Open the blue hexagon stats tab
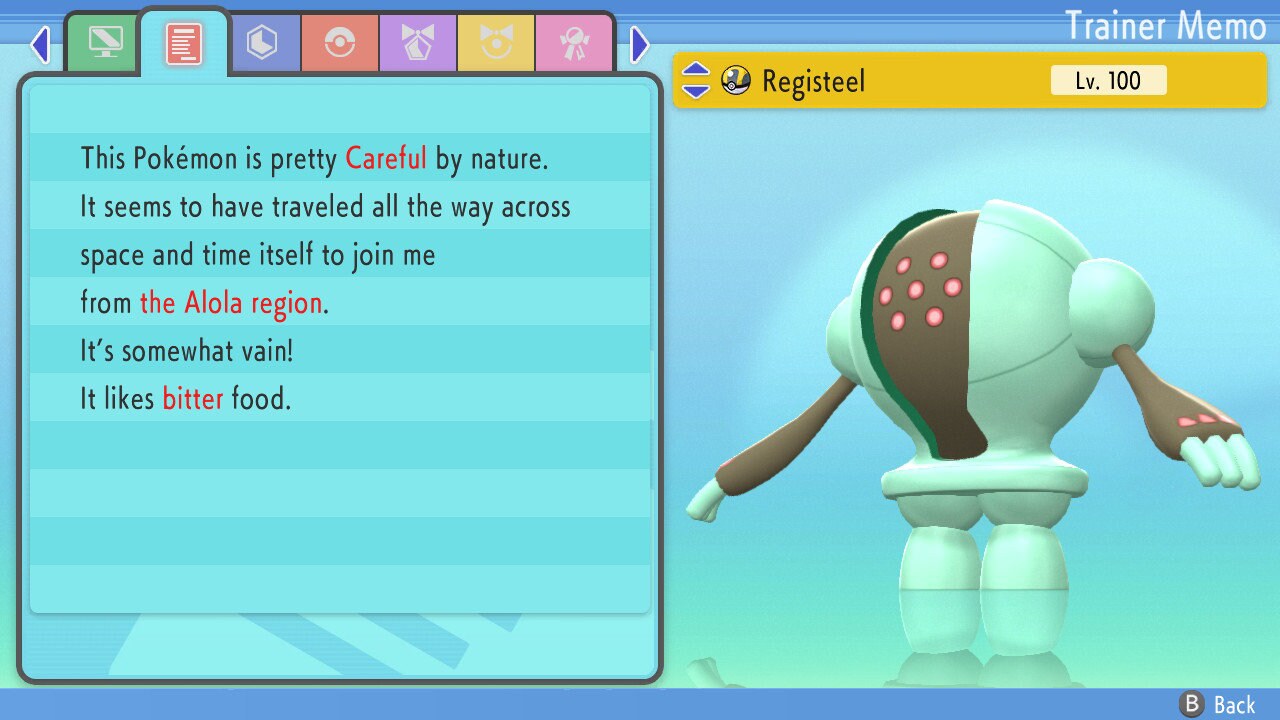 click(x=262, y=44)
